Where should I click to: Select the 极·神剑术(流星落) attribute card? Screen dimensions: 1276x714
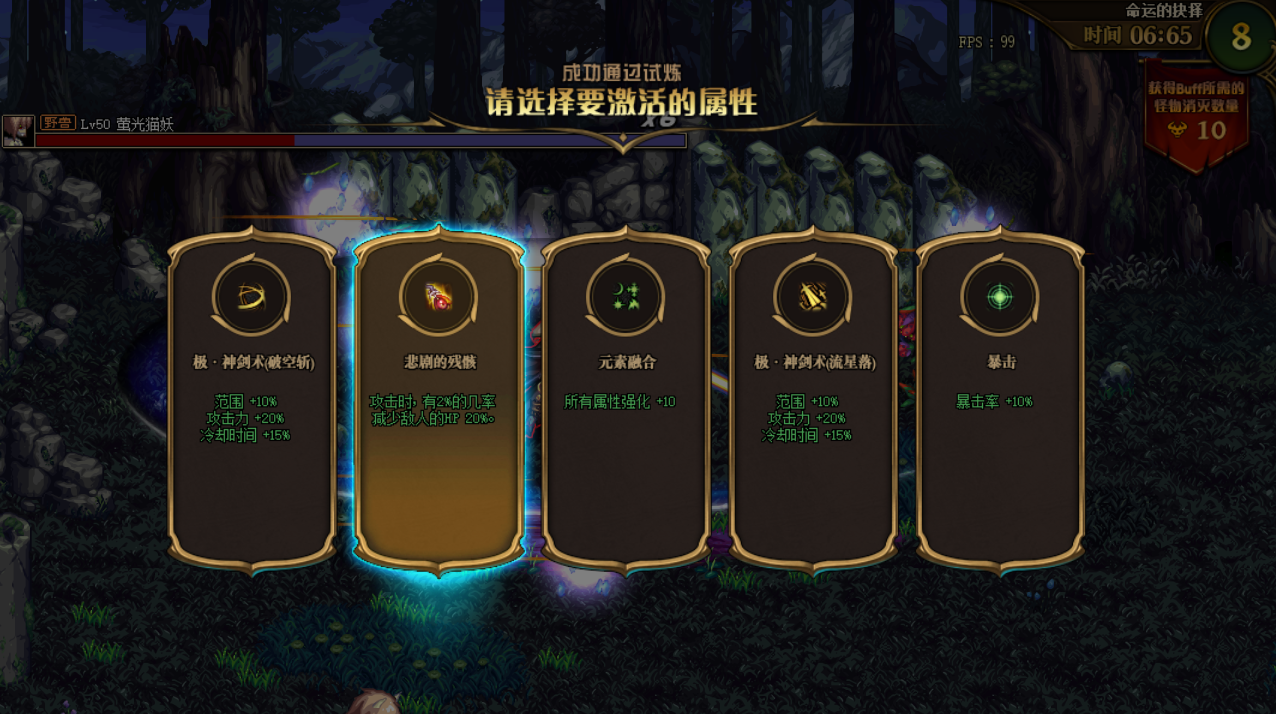click(x=813, y=400)
